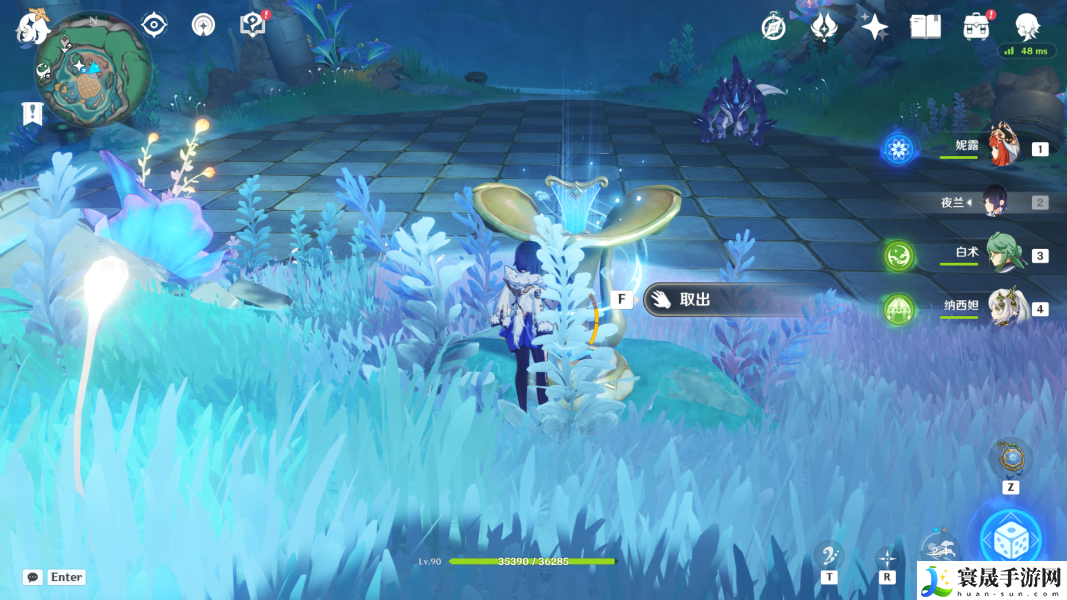
Task: Open the backpack inventory
Action: tap(977, 27)
